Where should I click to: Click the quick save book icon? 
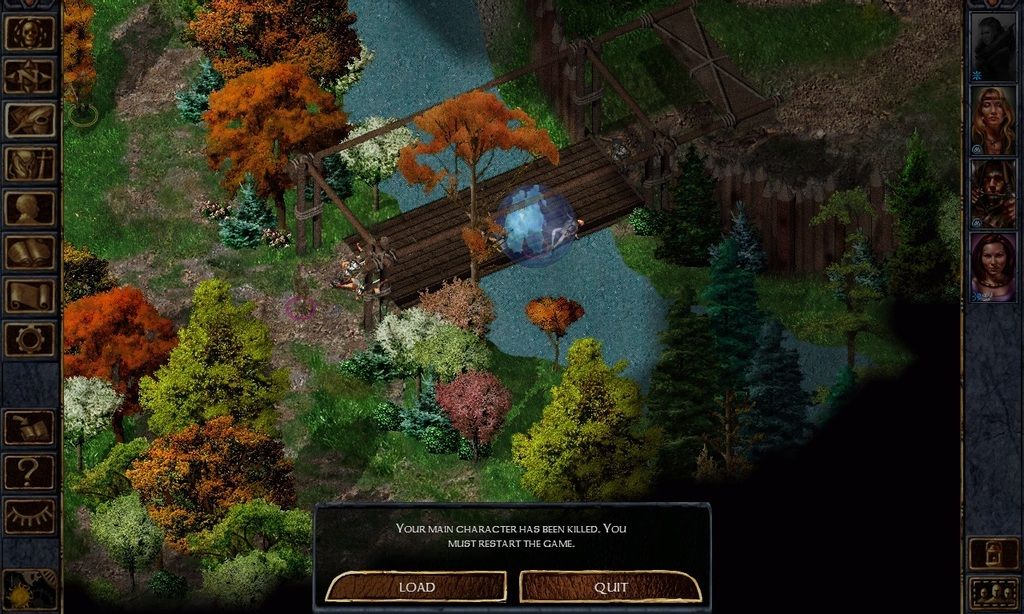pyautogui.click(x=30, y=428)
